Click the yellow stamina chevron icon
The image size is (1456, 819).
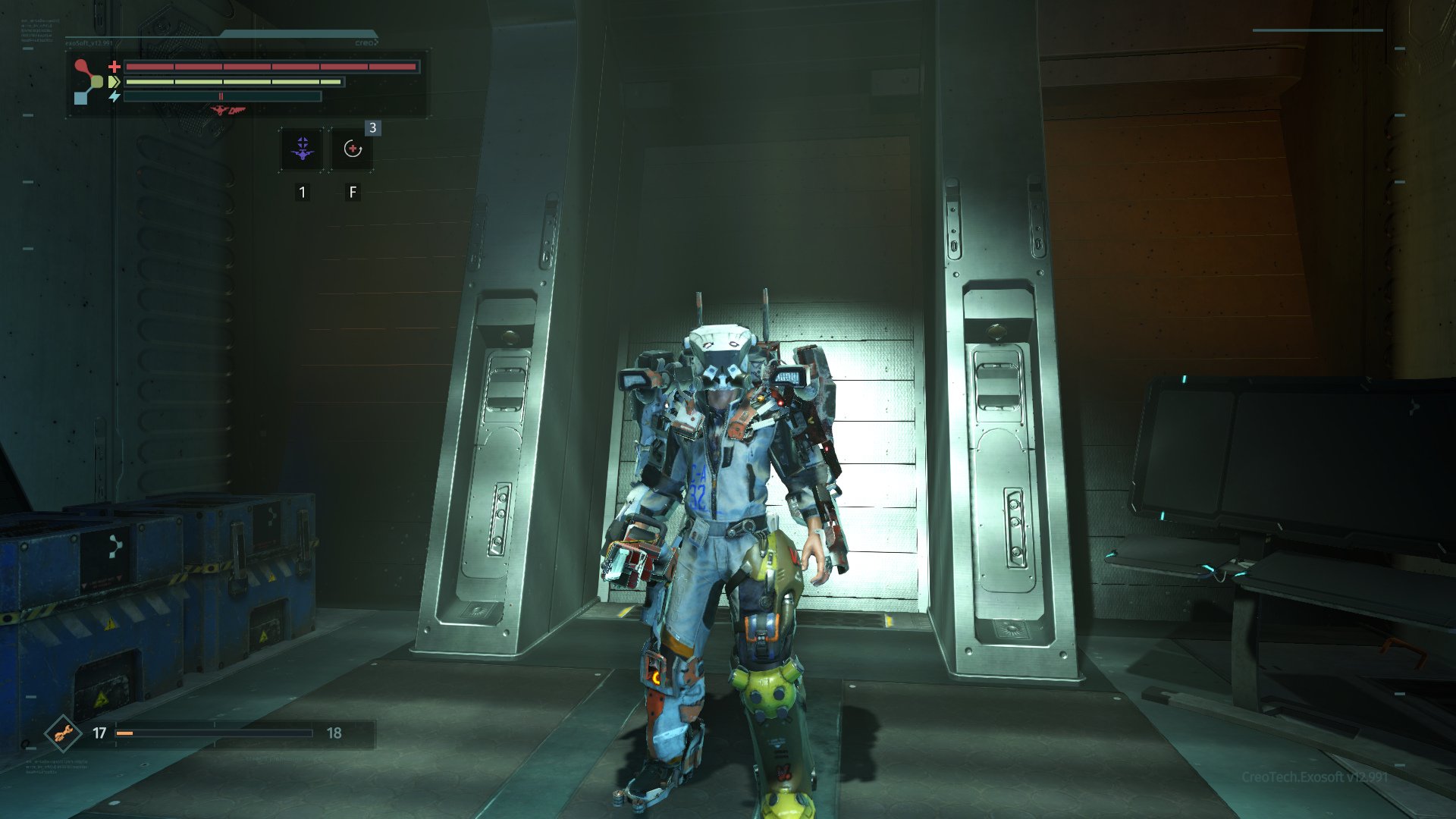[x=113, y=82]
